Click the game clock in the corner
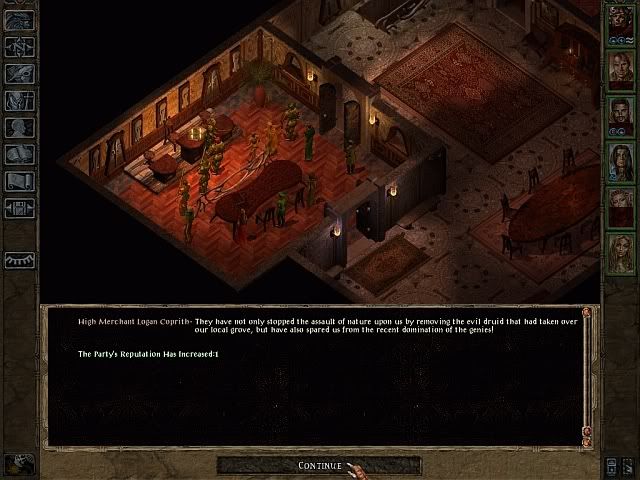This screenshot has width=640, height=480. [19, 465]
